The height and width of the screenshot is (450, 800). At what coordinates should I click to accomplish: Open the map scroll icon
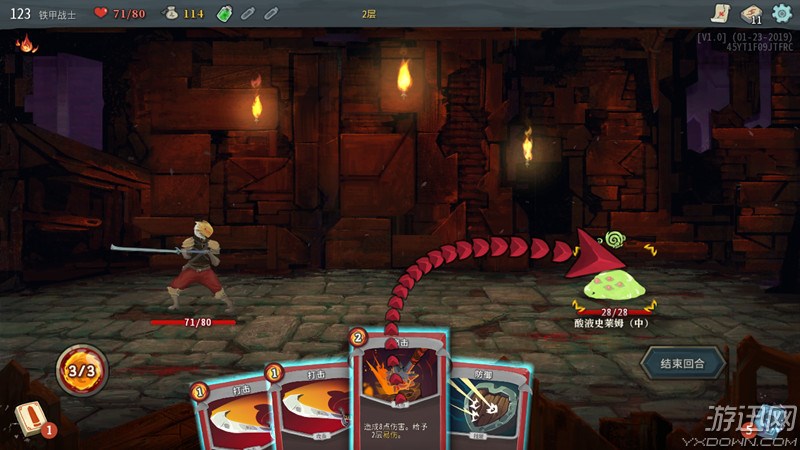coord(718,13)
